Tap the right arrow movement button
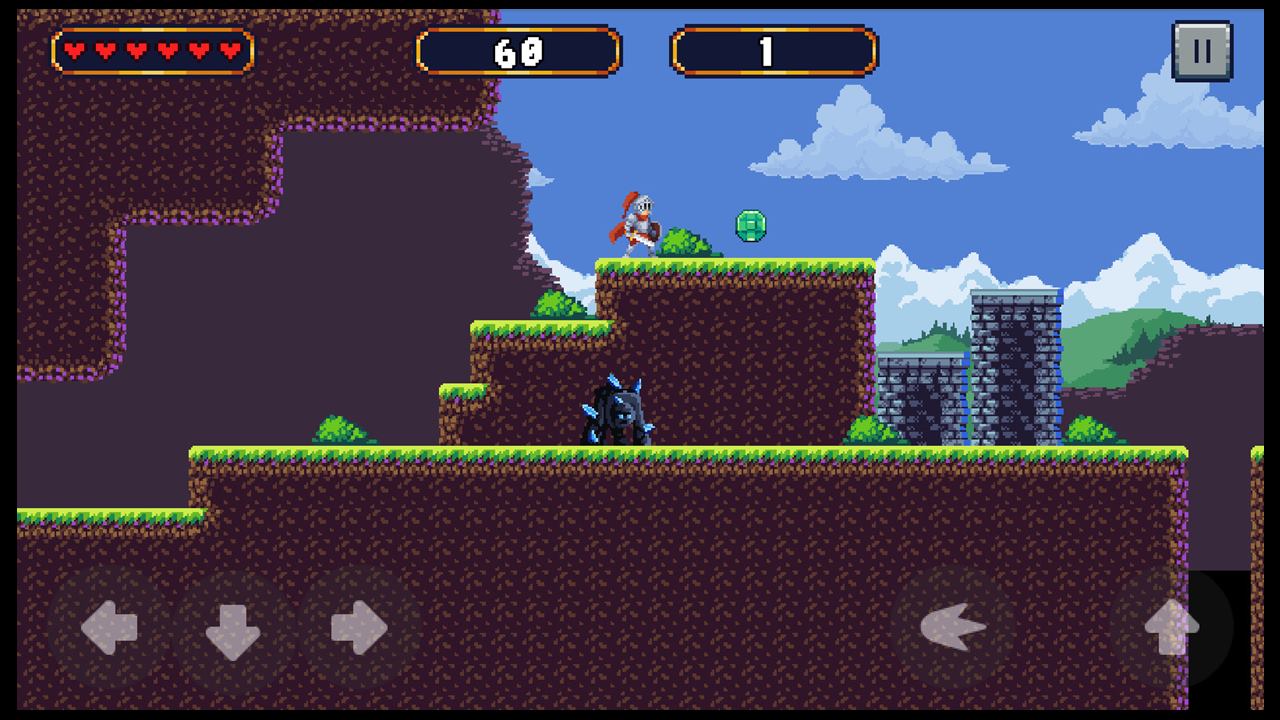1280x720 pixels. pos(358,629)
